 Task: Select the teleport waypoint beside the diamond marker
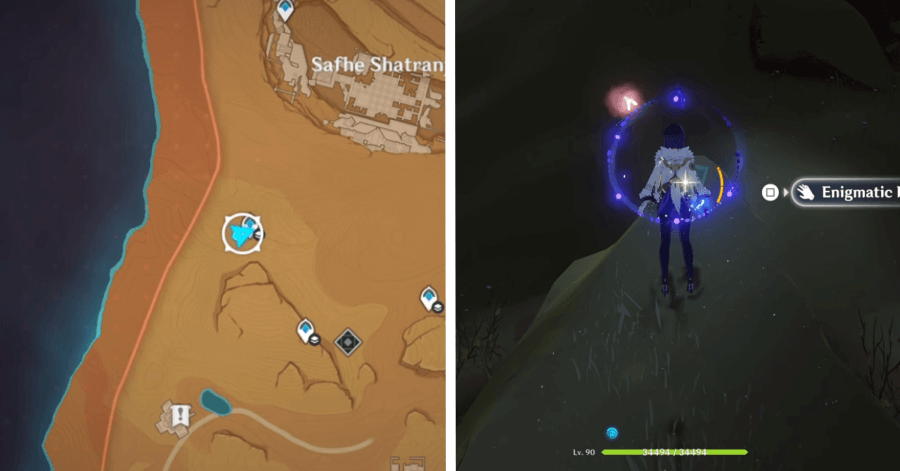(x=307, y=330)
